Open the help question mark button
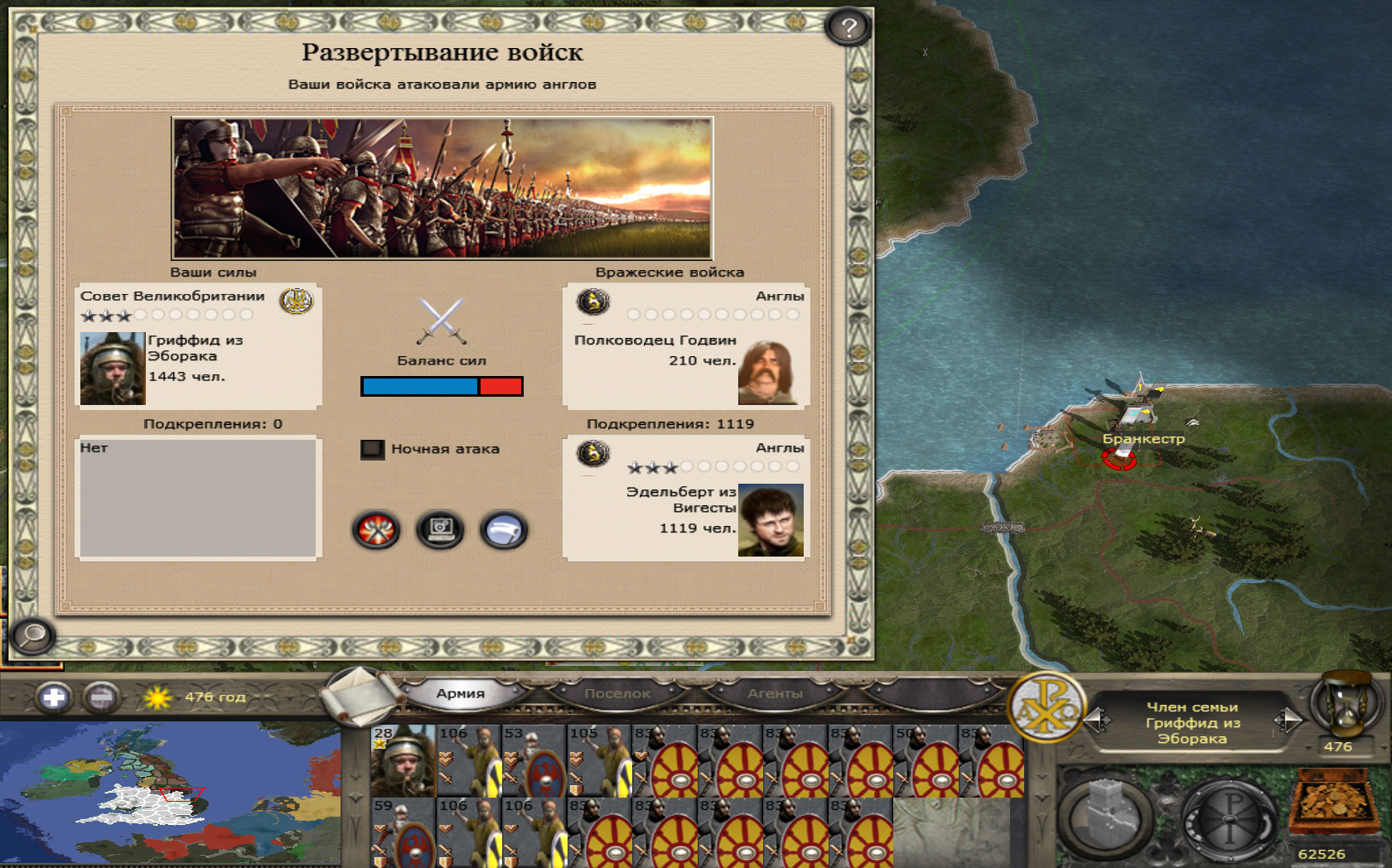Image resolution: width=1392 pixels, height=868 pixels. tap(848, 28)
